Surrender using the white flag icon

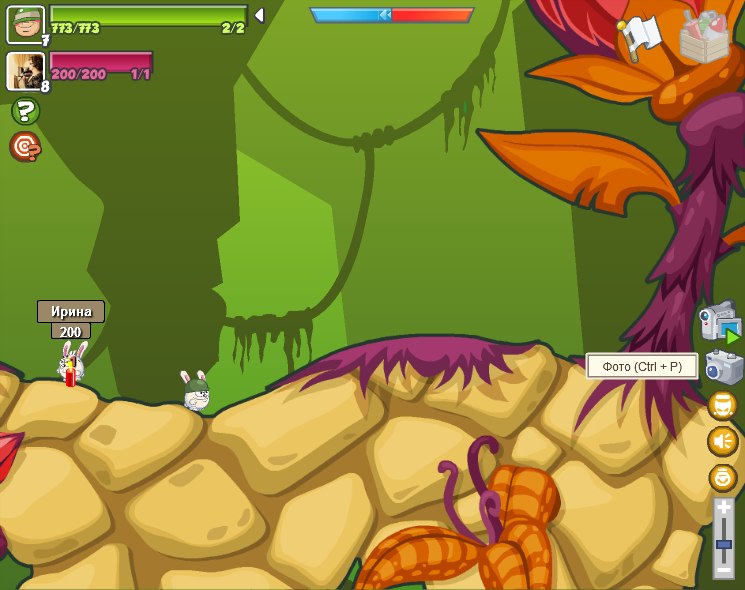637,38
